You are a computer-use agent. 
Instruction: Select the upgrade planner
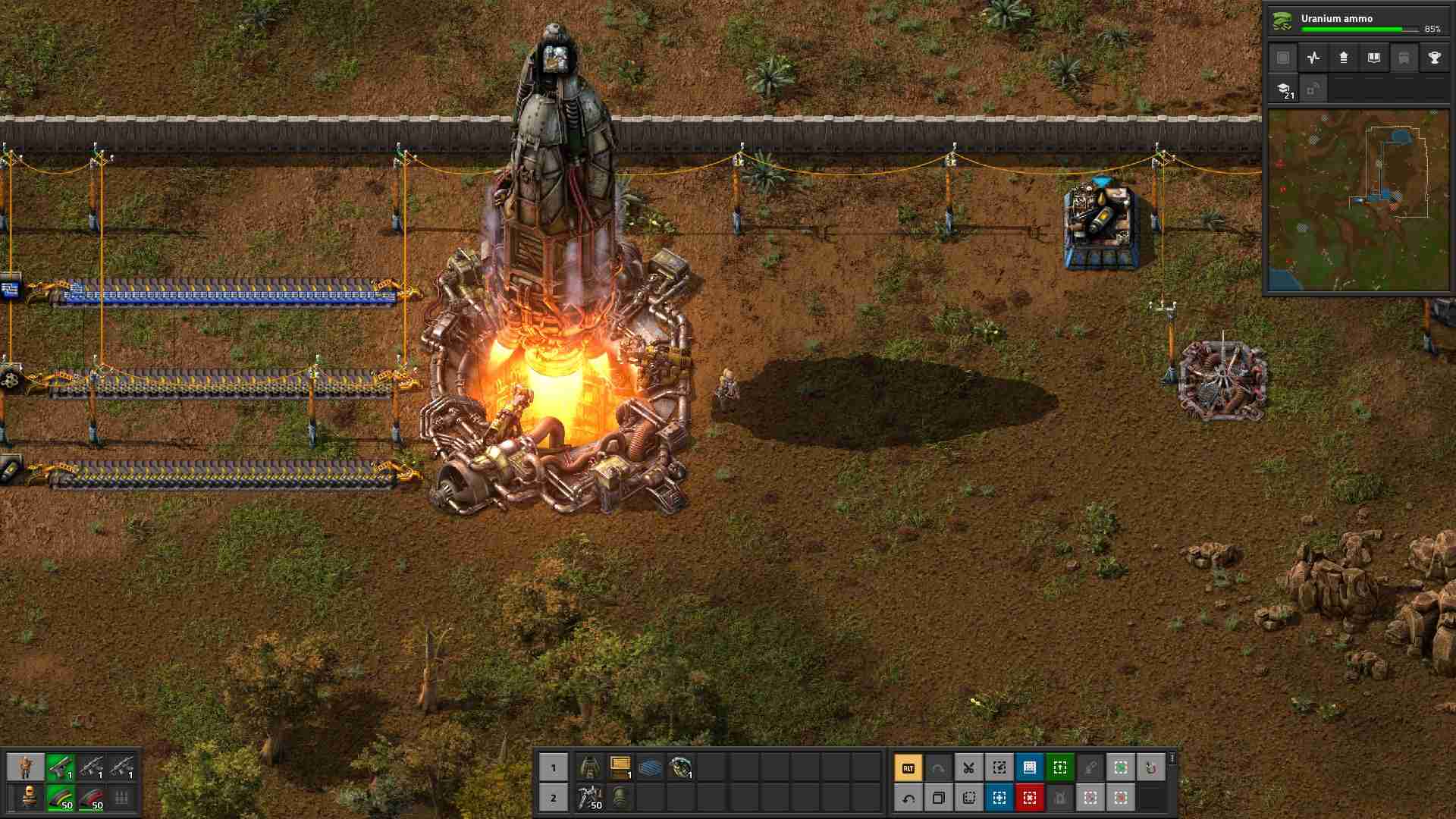coord(1060,798)
